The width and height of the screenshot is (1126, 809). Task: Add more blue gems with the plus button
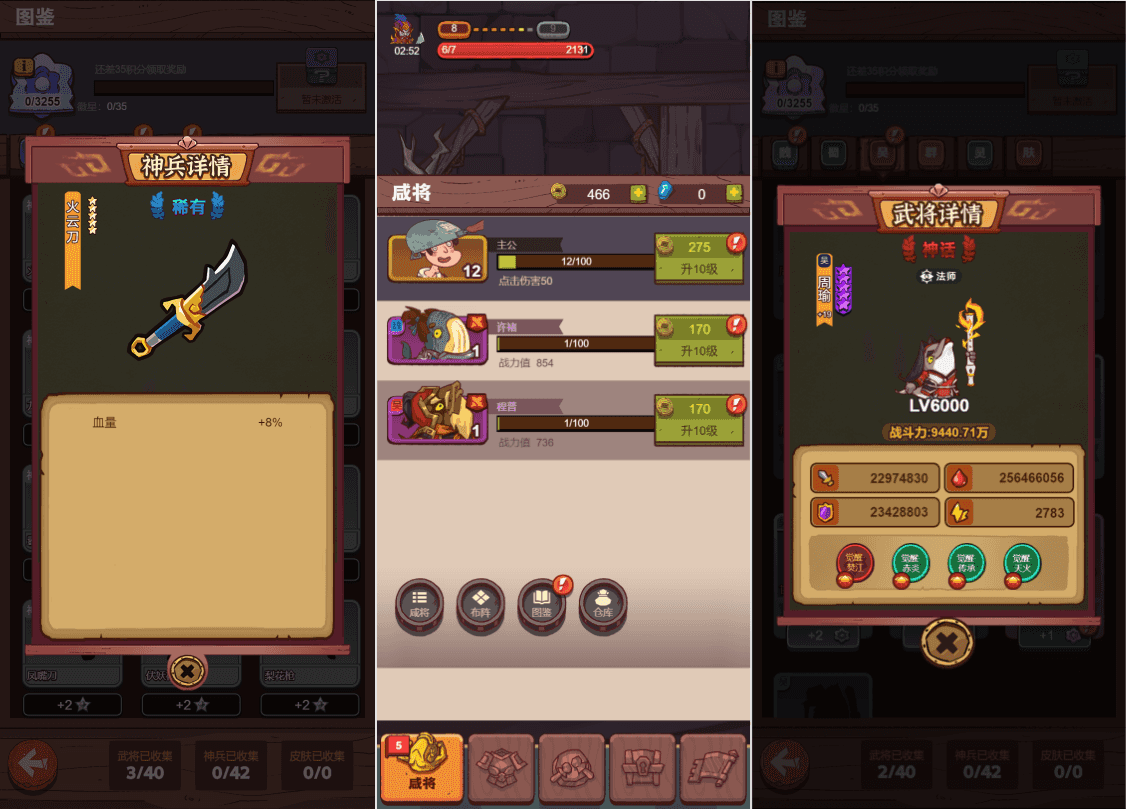point(734,194)
